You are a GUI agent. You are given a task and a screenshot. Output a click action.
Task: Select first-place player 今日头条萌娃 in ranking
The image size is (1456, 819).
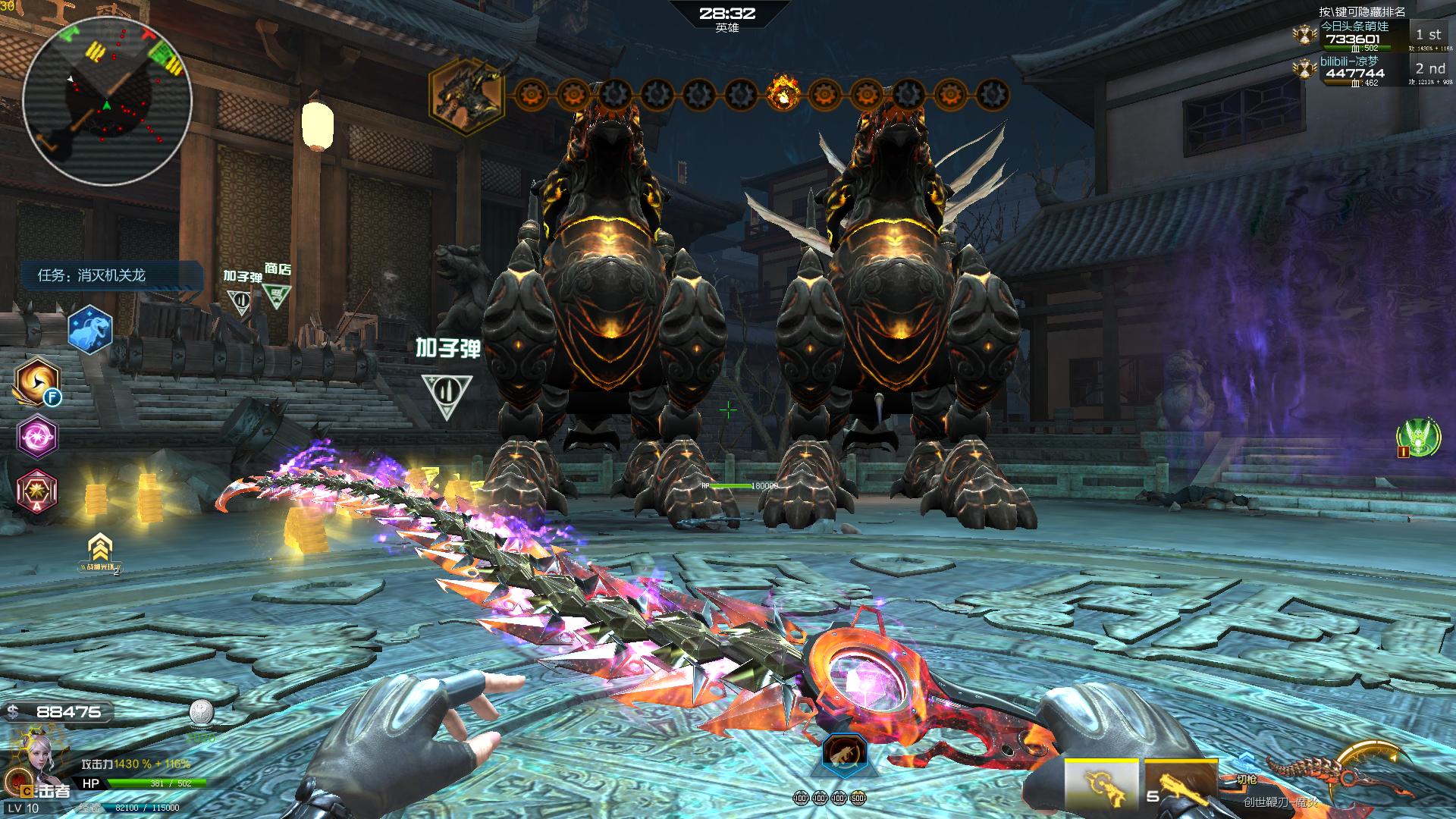click(x=1355, y=33)
